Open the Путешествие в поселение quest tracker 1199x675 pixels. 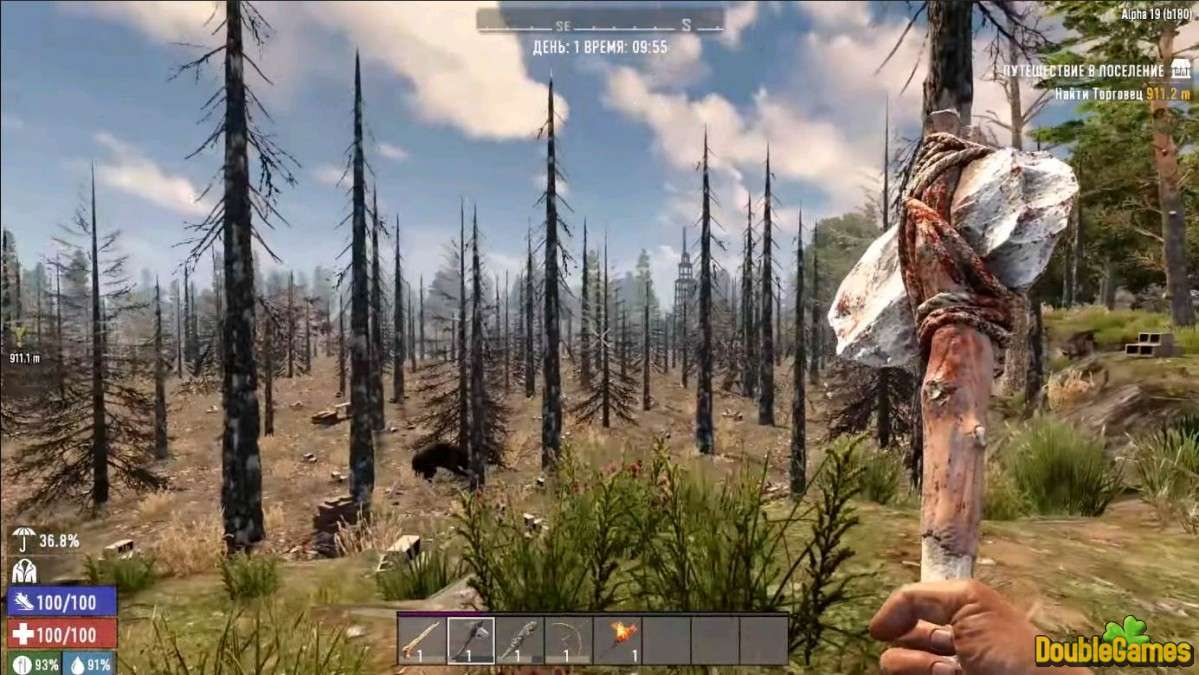point(1093,71)
